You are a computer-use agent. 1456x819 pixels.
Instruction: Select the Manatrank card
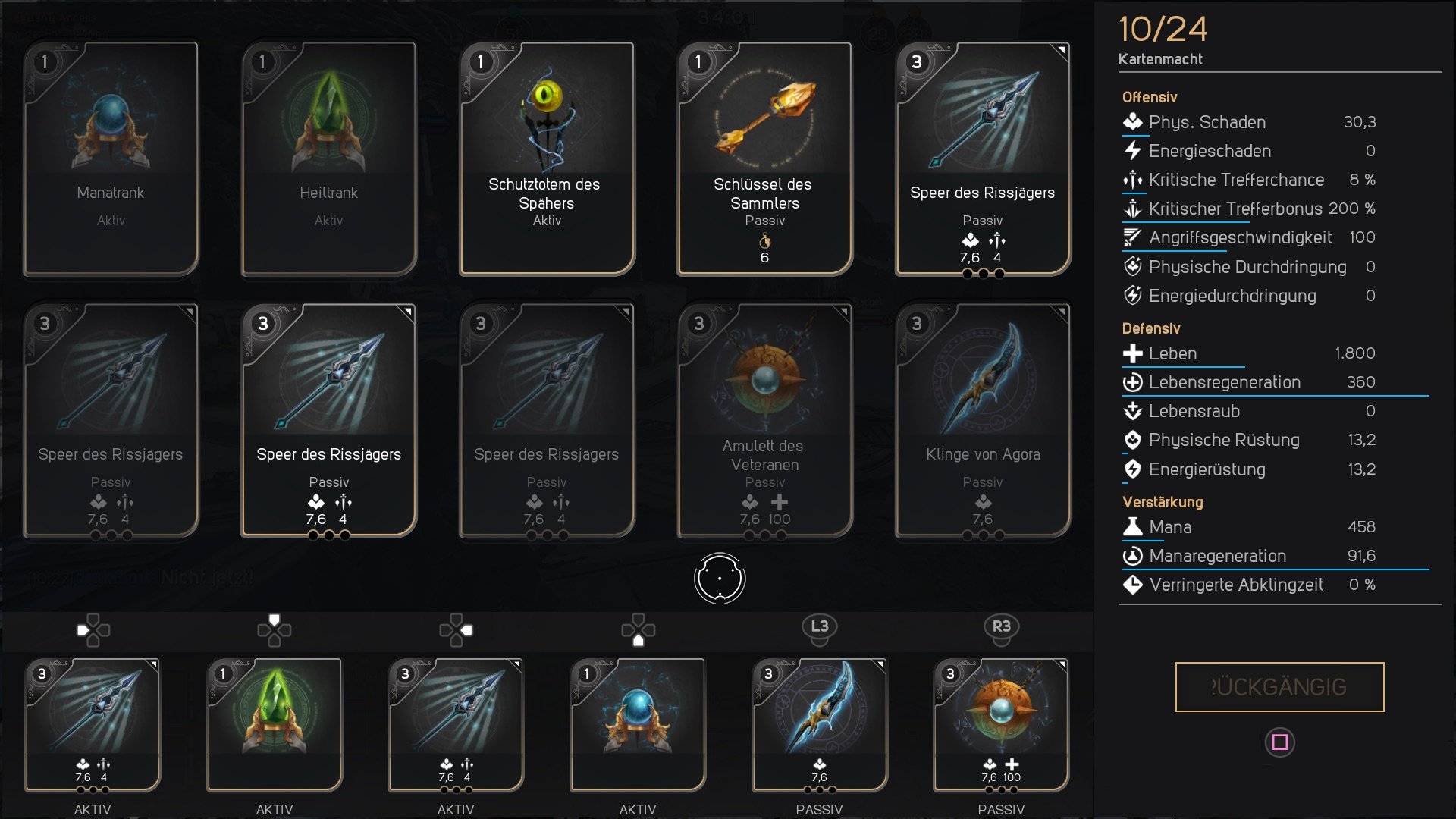click(110, 157)
